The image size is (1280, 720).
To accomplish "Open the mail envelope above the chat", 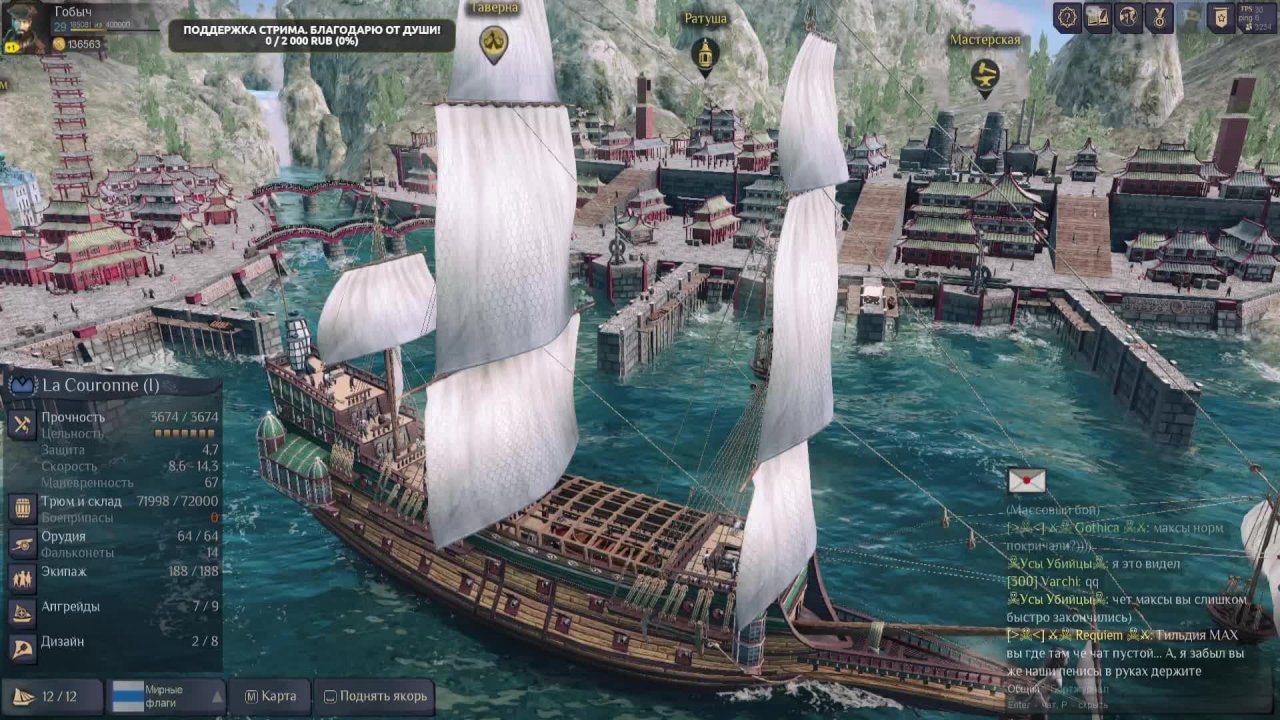I will tap(1026, 481).
